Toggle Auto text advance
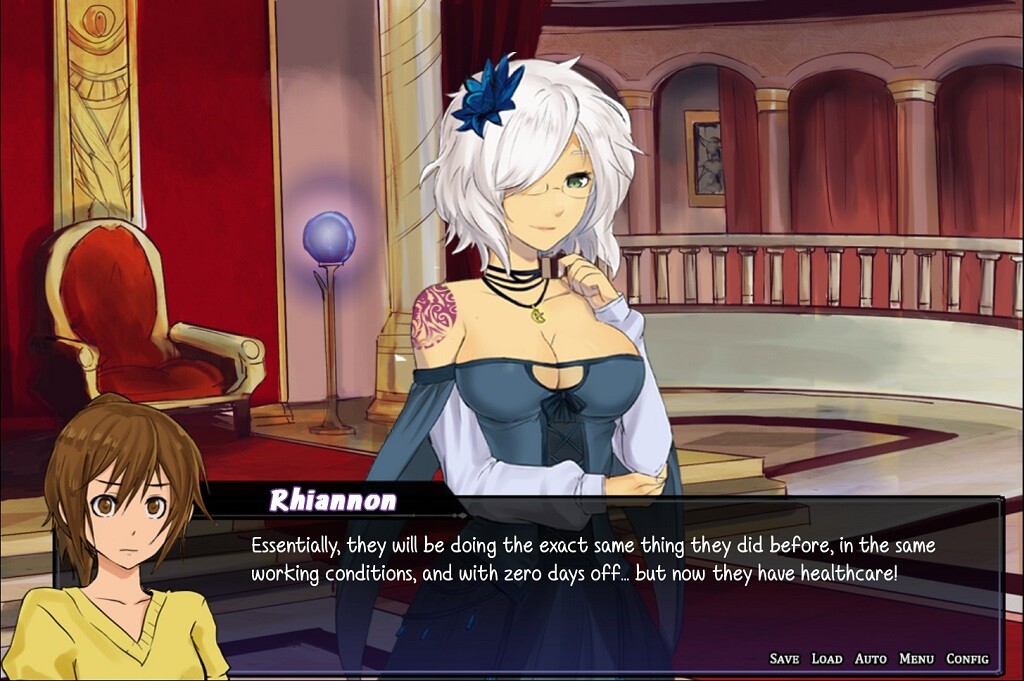 click(x=870, y=658)
